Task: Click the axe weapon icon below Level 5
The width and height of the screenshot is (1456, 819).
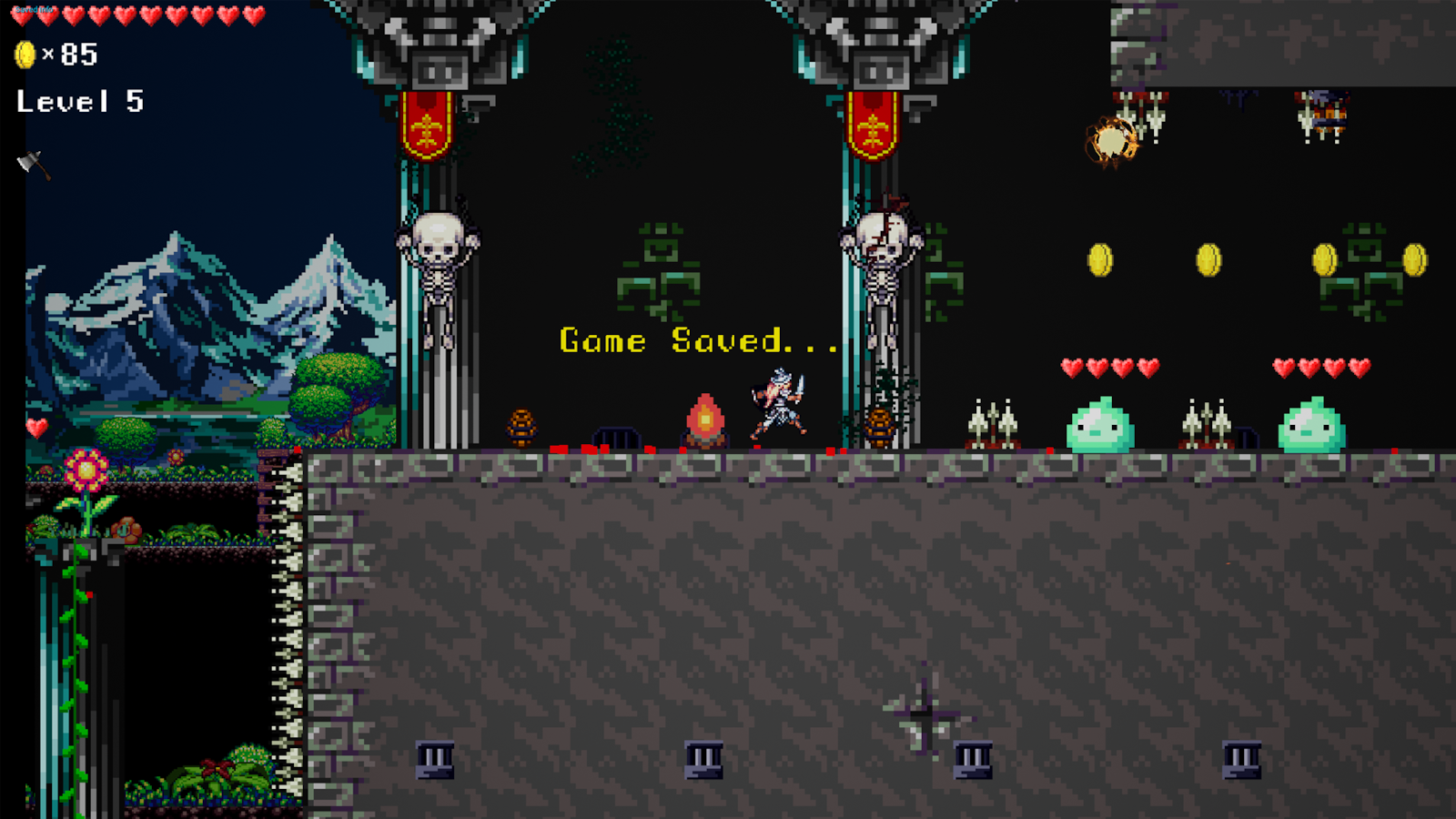Action: 32,165
